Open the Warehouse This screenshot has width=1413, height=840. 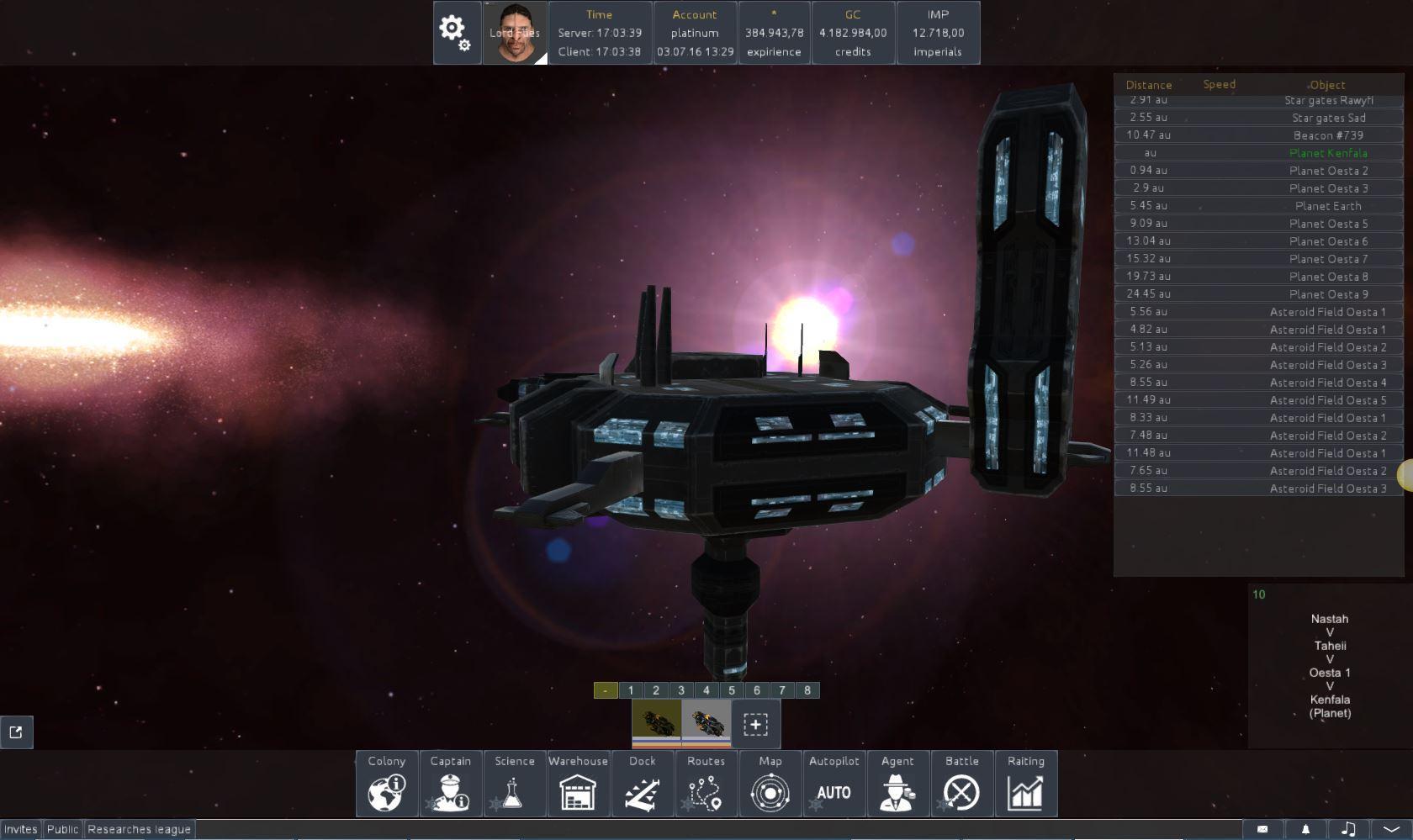[x=578, y=784]
